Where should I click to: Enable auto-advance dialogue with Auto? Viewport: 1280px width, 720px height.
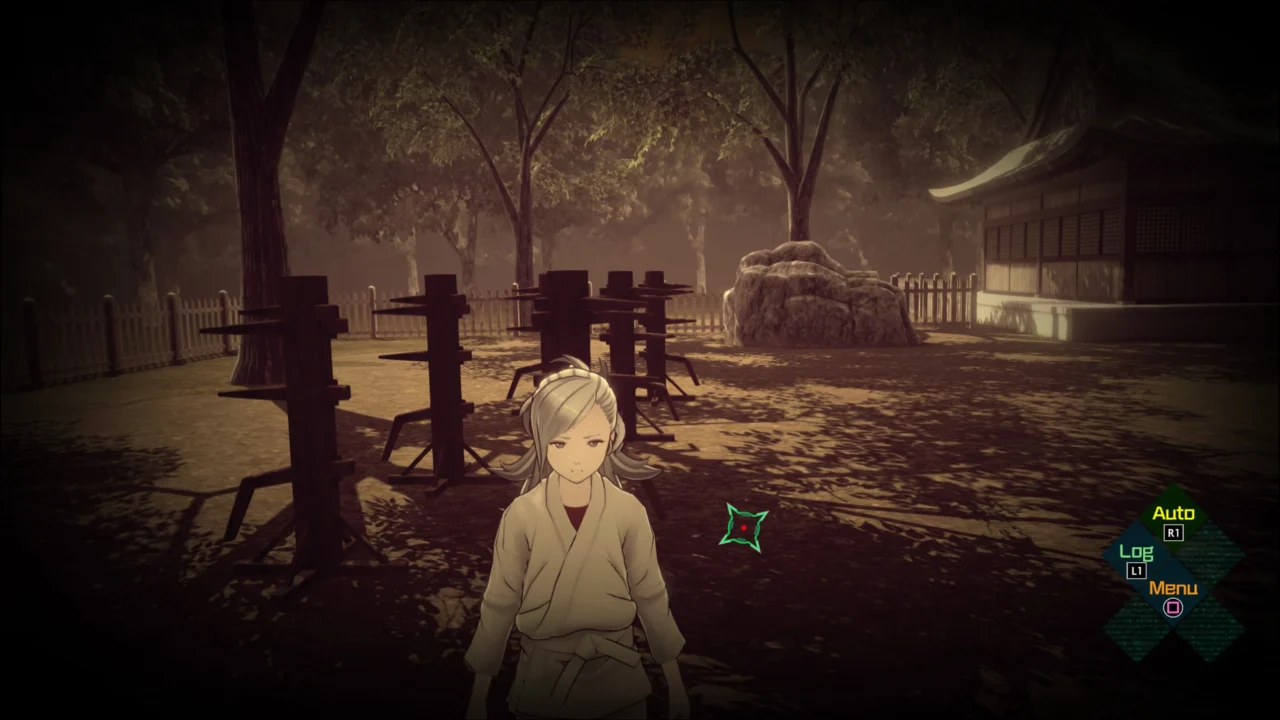[x=1175, y=513]
